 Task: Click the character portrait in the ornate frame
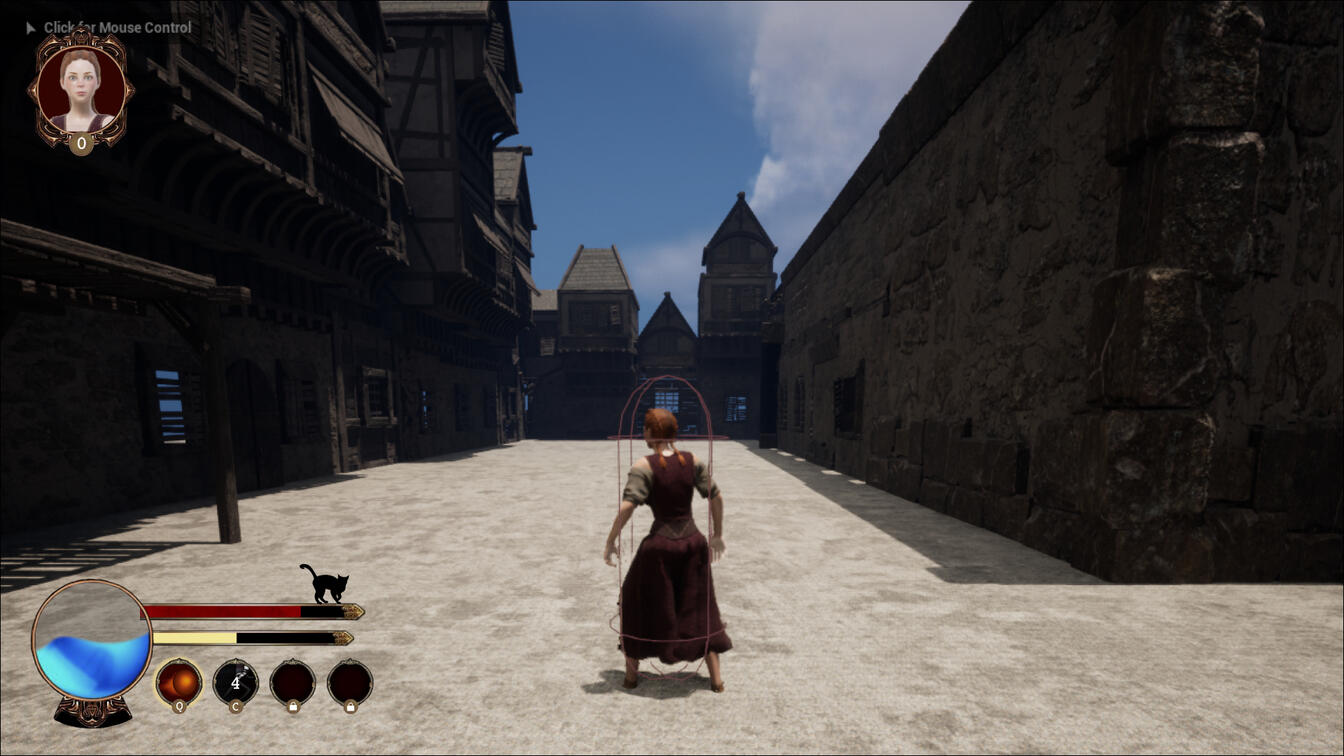81,88
